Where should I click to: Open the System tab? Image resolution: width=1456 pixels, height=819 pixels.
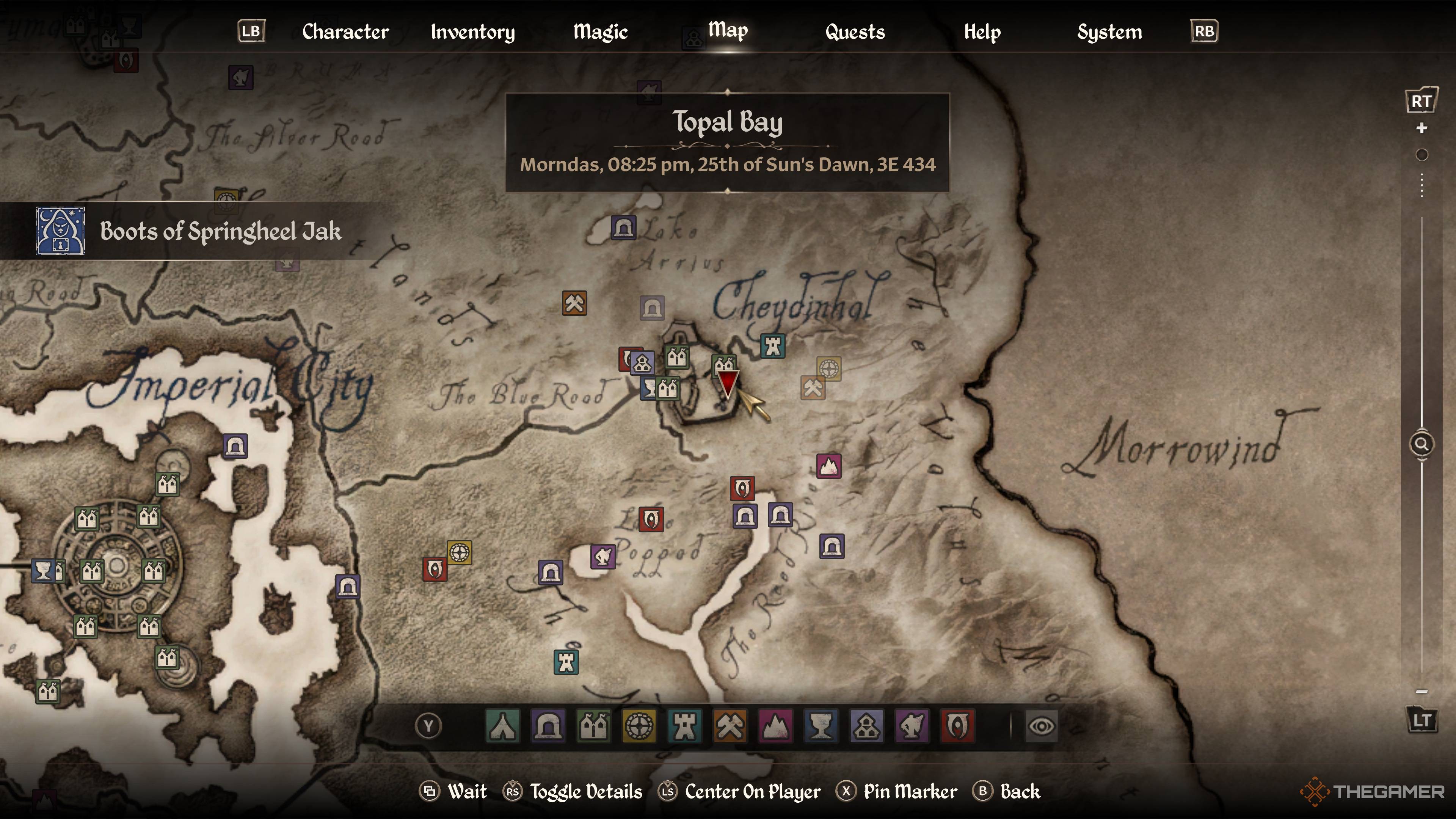1109,32
